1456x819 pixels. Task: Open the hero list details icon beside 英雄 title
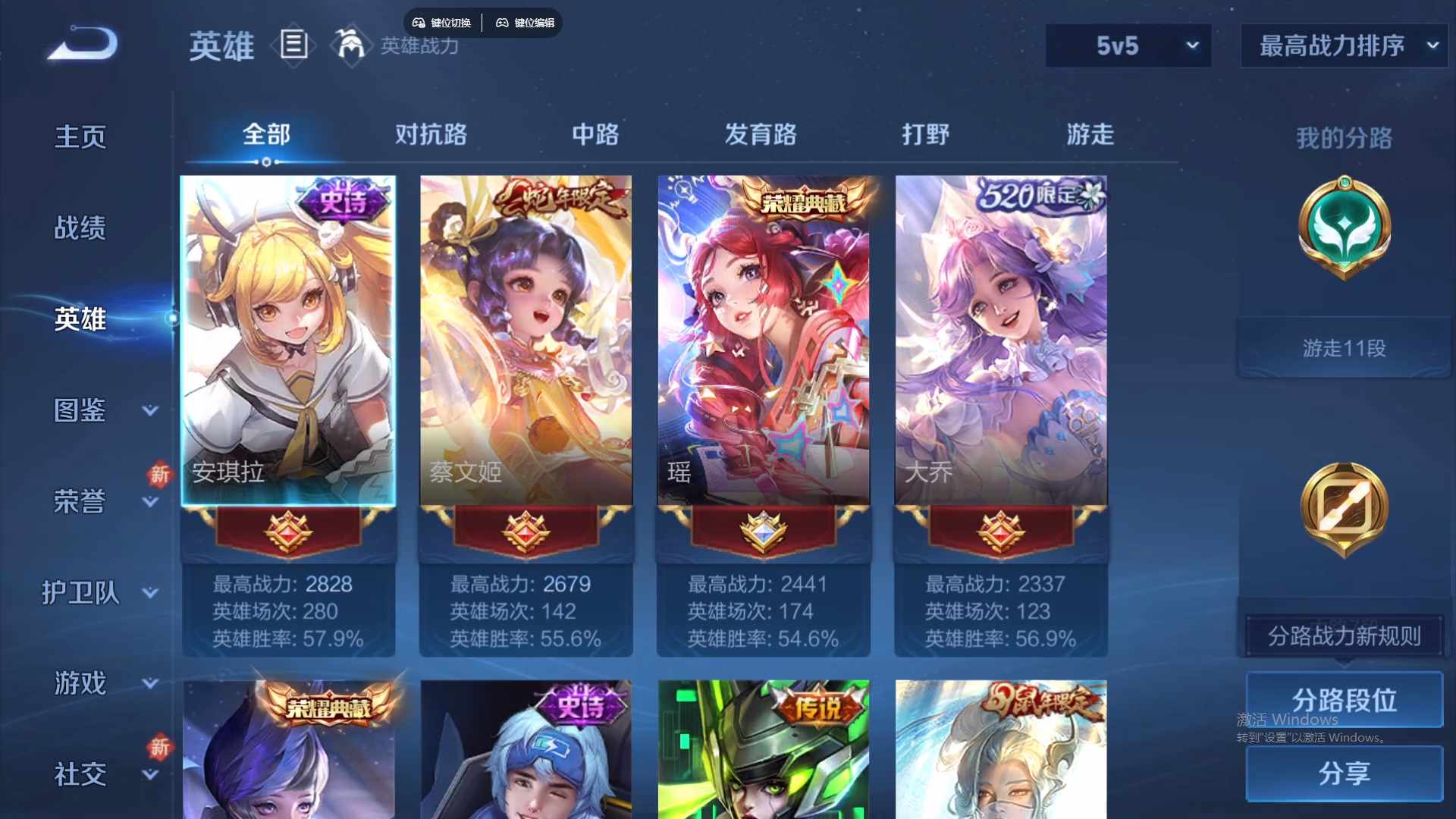tap(293, 45)
